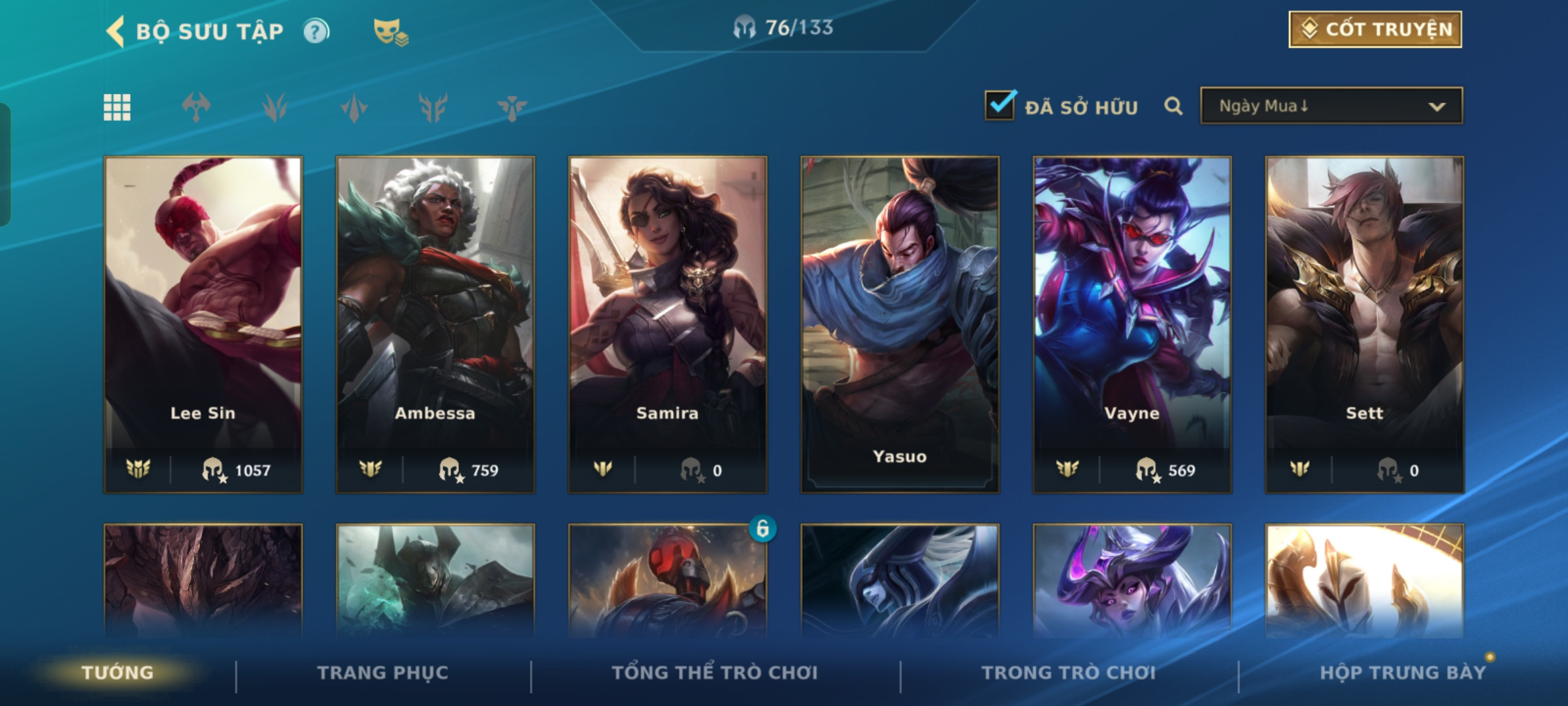1568x706 pixels.
Task: Open the question mark help icon
Action: (316, 31)
